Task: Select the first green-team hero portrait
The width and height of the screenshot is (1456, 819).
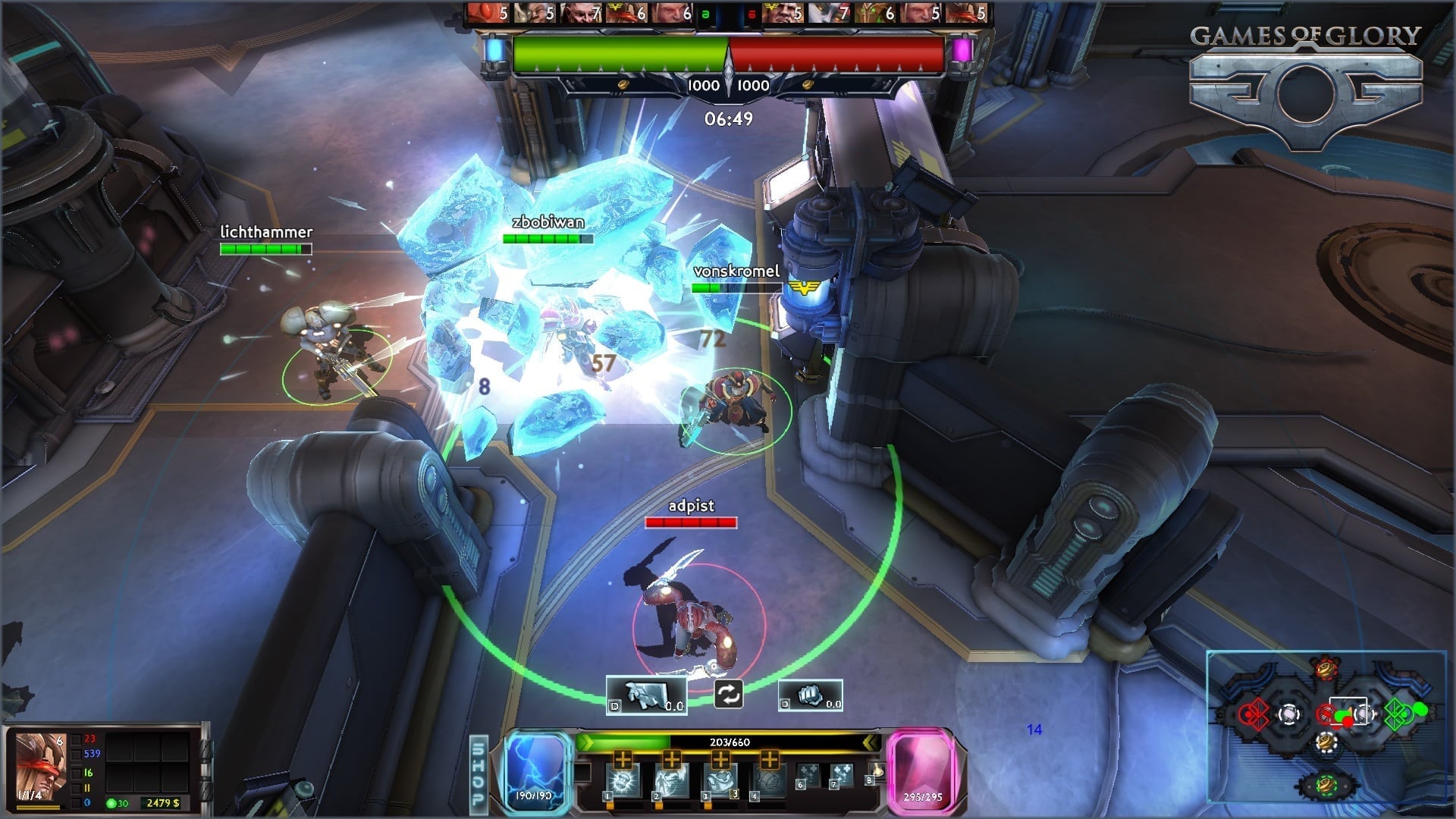Action: tap(487, 13)
